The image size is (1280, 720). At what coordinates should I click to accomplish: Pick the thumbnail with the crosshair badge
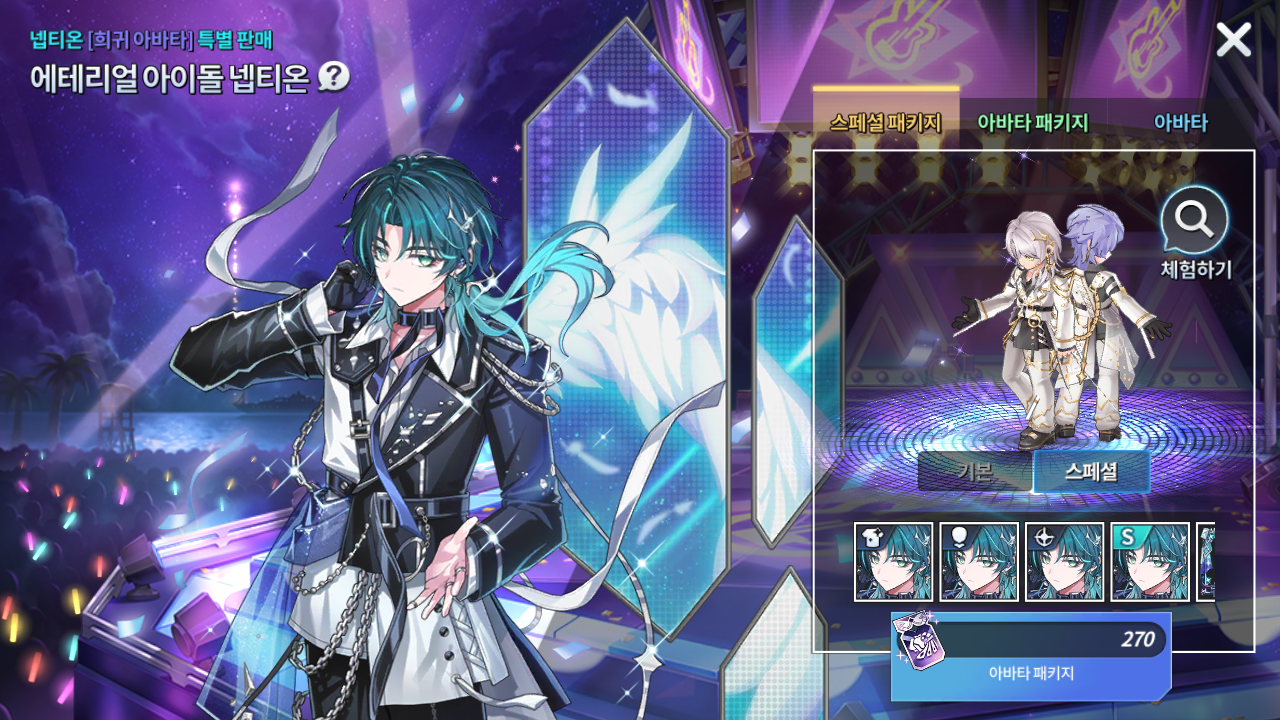(x=1065, y=562)
